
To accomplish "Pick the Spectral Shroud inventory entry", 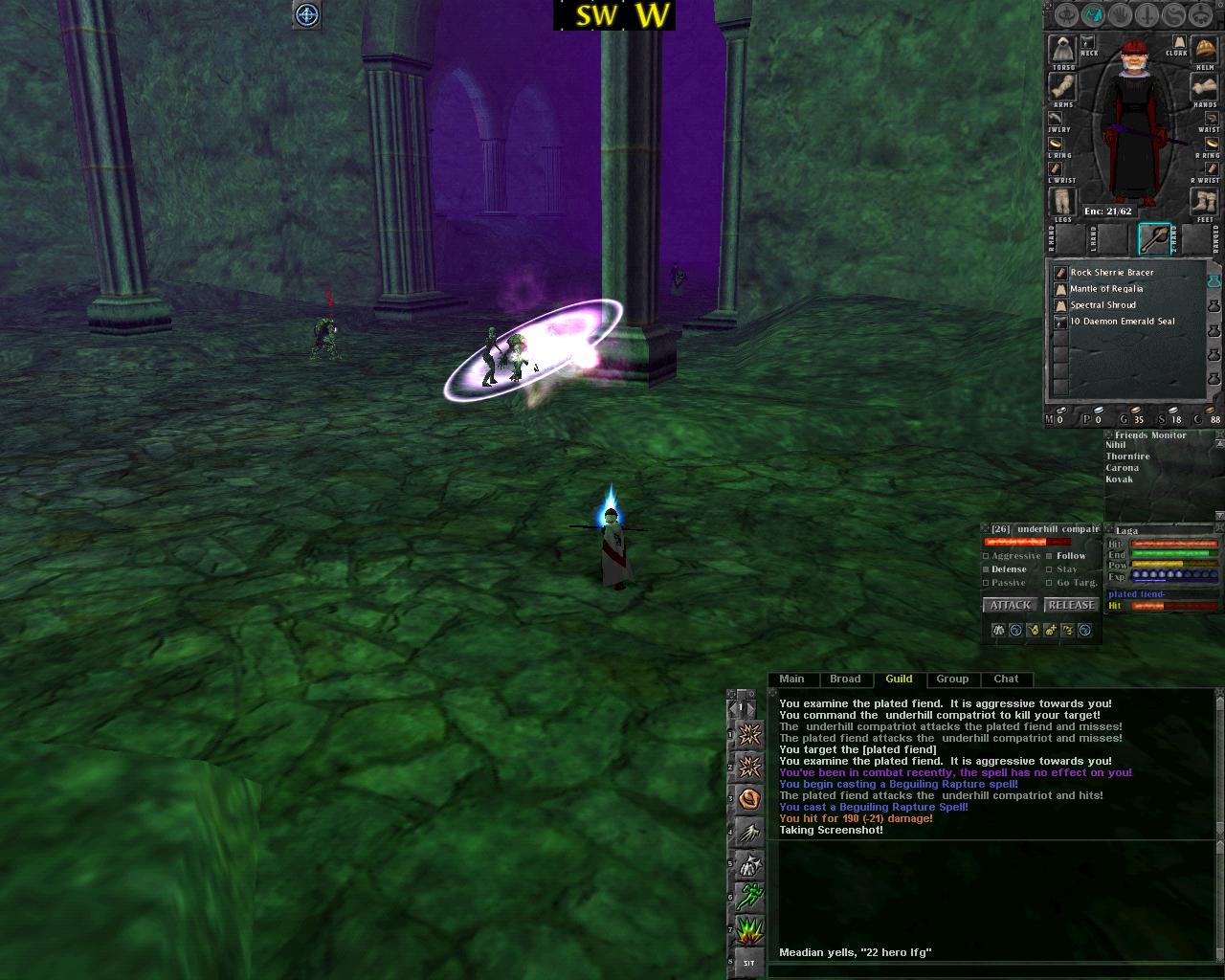I will 1103,305.
